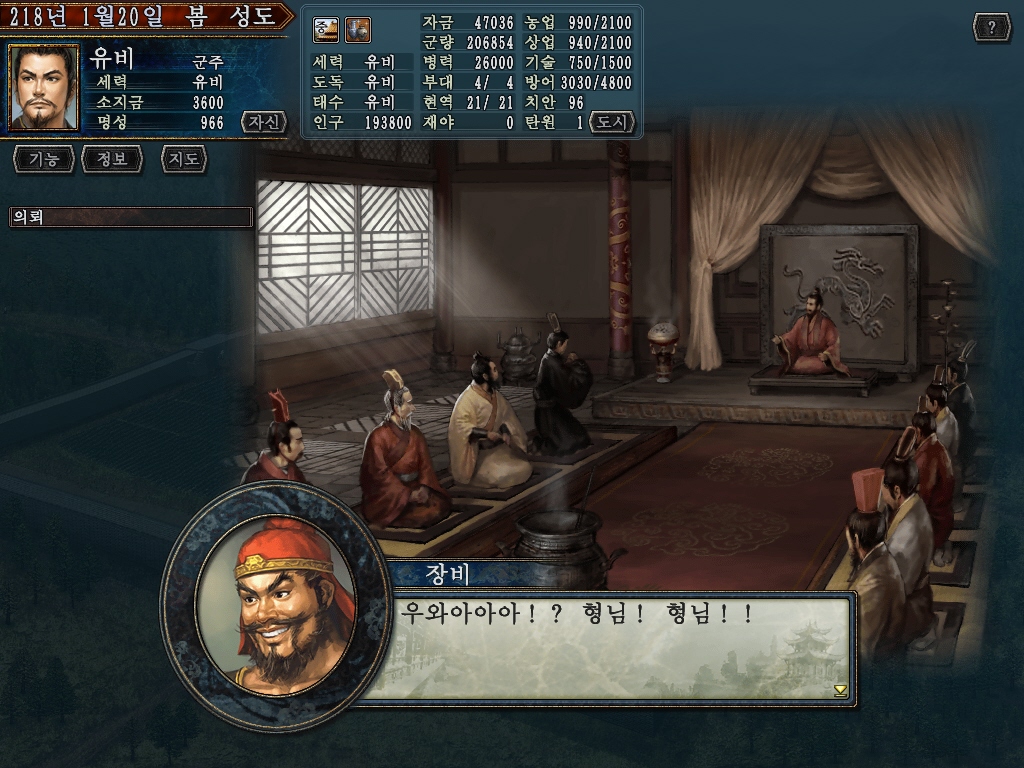
Task: Show the 정보 (Info) panel
Action: tap(112, 159)
